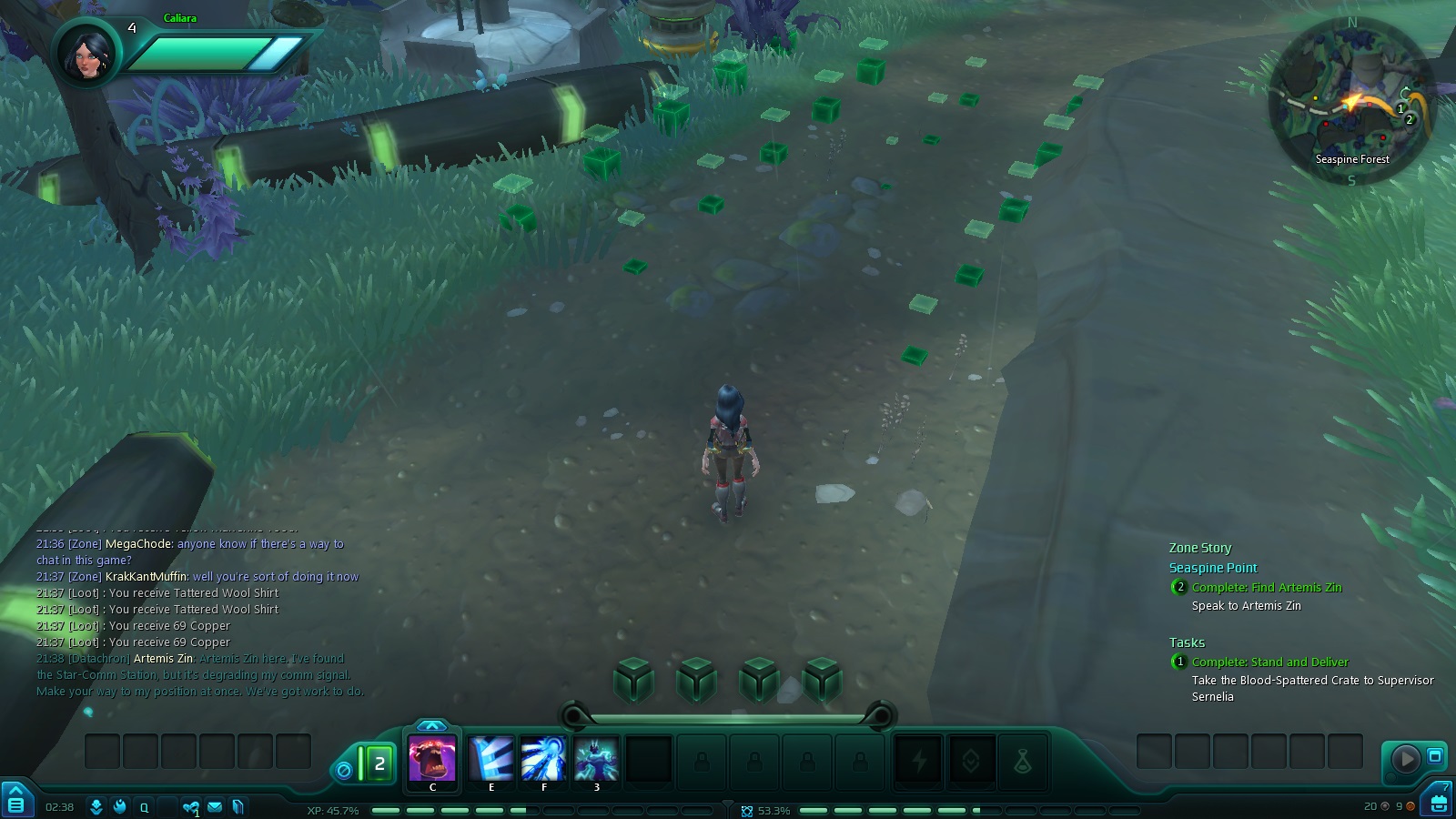Select the Stand and Deliver task
Viewport: 1456px width, 819px height.
[1269, 662]
